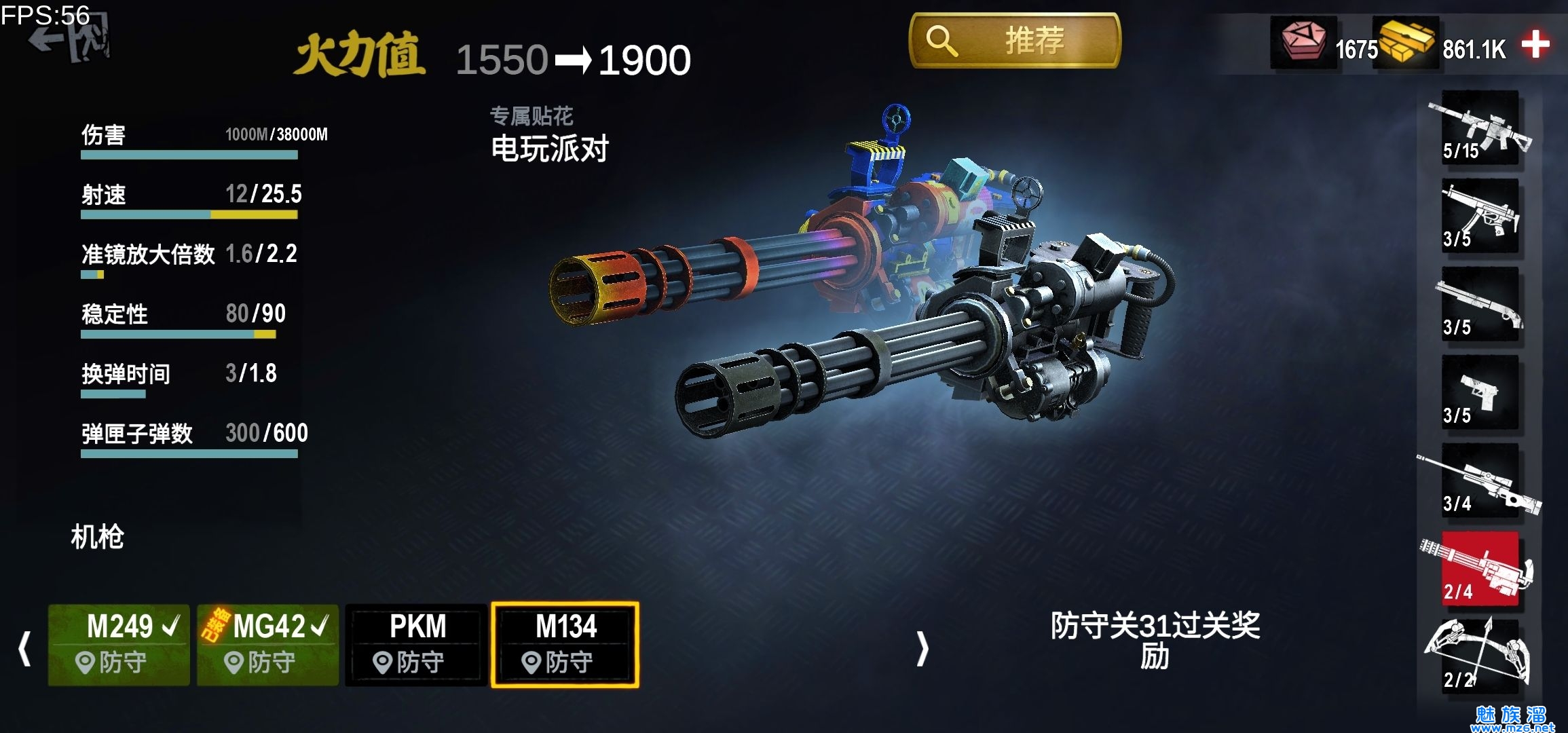Select the highlighted machine gun category
This screenshot has height=733, width=1568.
(x=1480, y=569)
